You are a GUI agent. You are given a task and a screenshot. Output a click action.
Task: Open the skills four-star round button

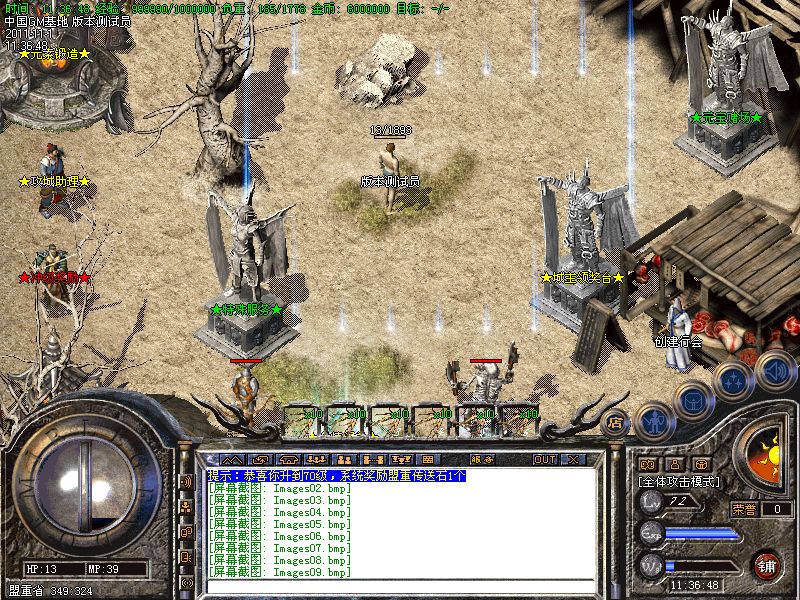[x=734, y=381]
